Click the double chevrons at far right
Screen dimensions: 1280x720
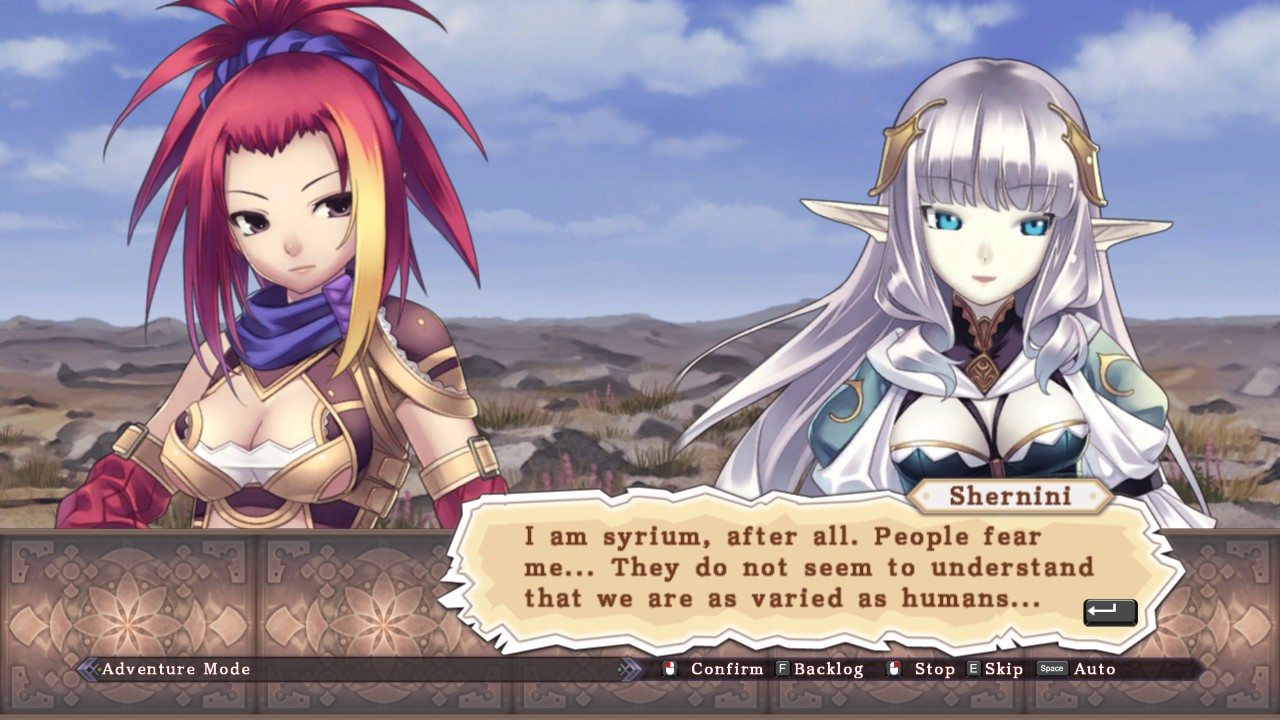[x=629, y=668]
